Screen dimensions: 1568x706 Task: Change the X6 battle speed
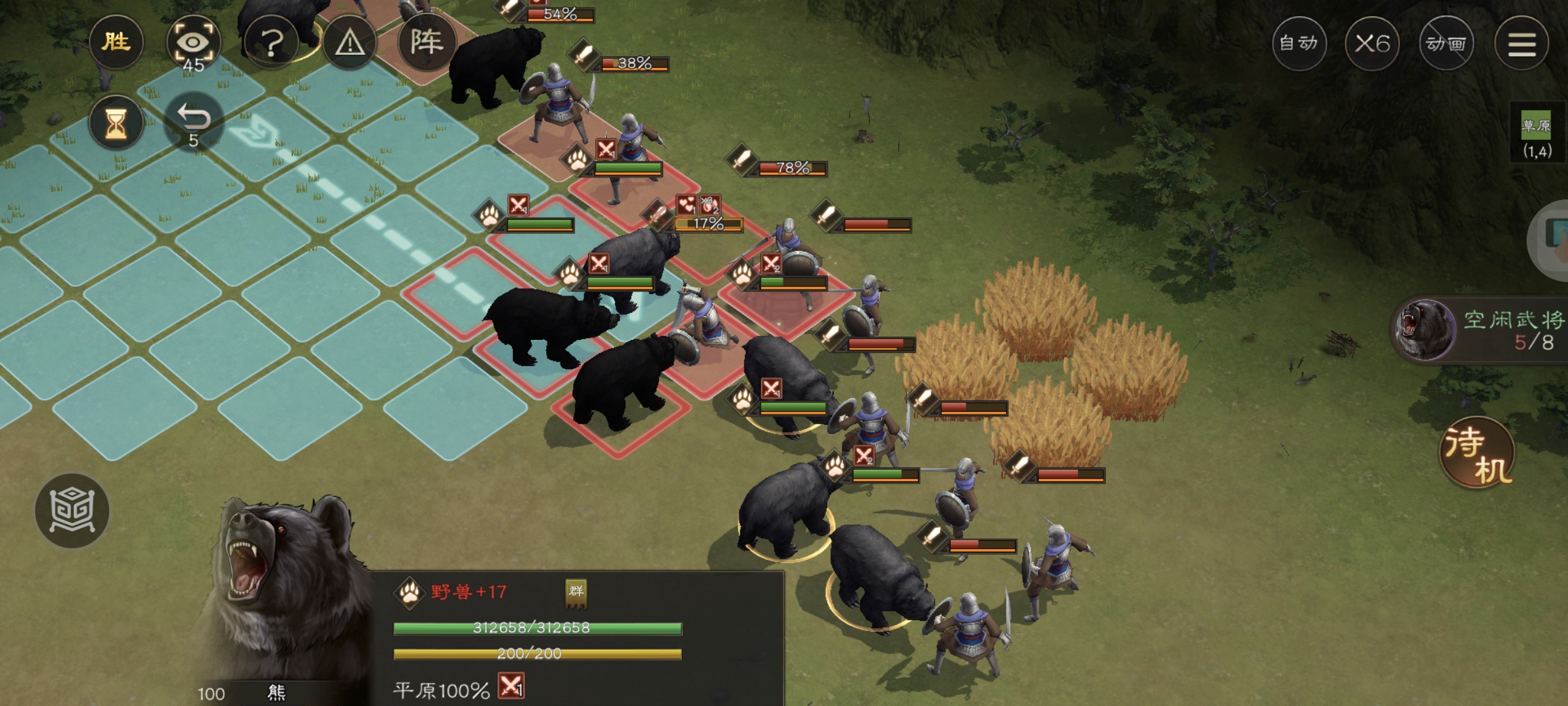1372,44
